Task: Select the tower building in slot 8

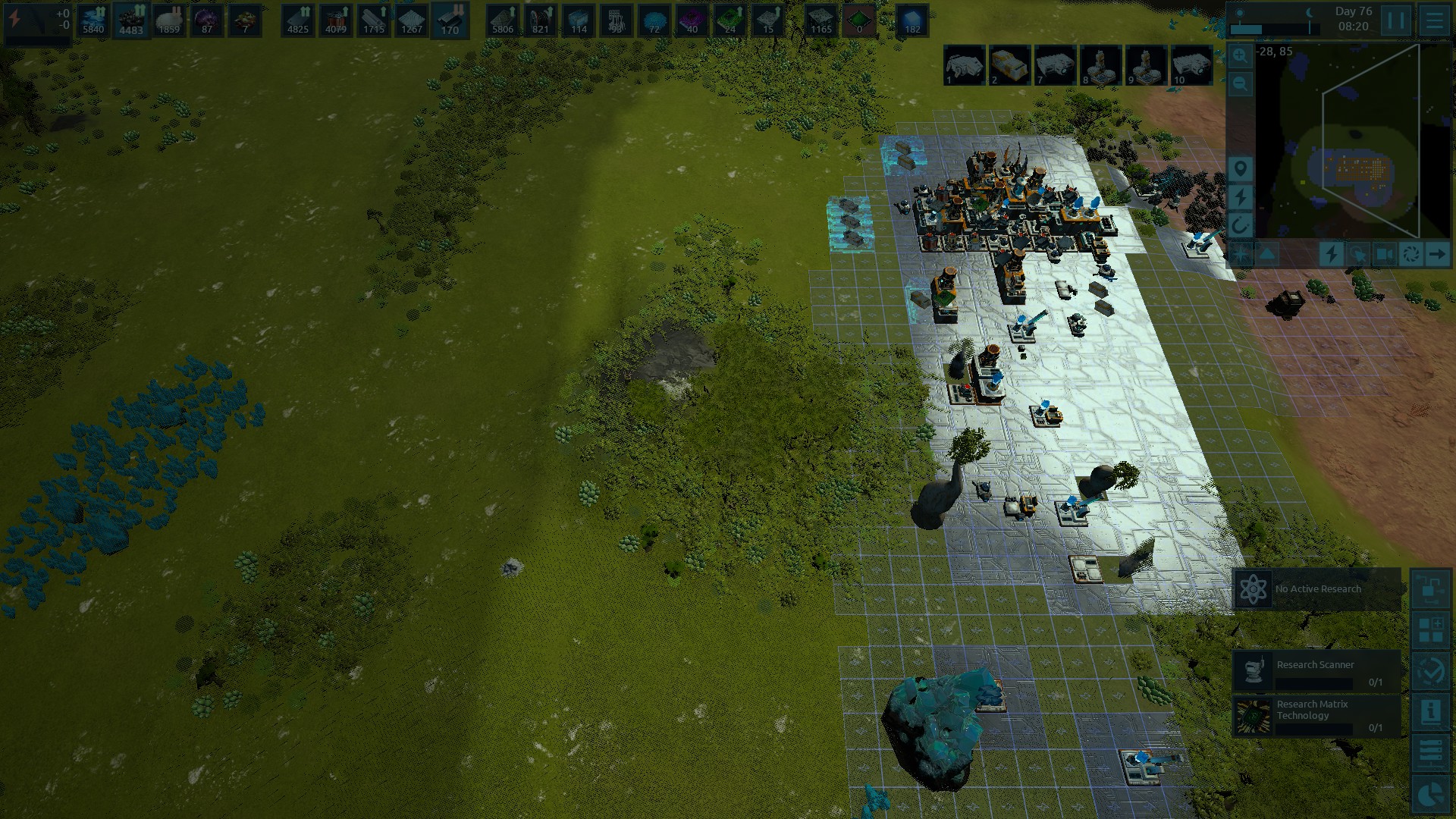Action: click(1101, 65)
